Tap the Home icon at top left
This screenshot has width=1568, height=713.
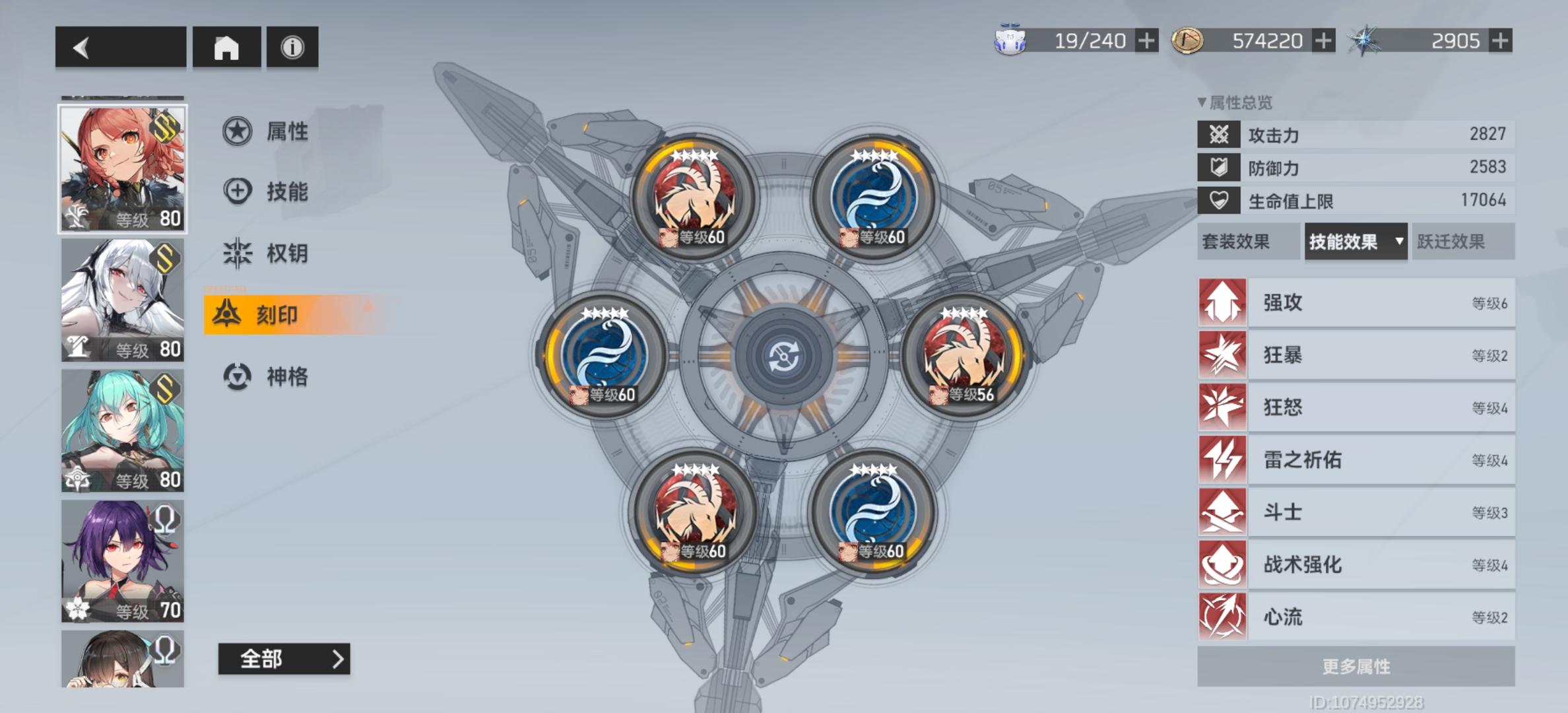[x=227, y=47]
